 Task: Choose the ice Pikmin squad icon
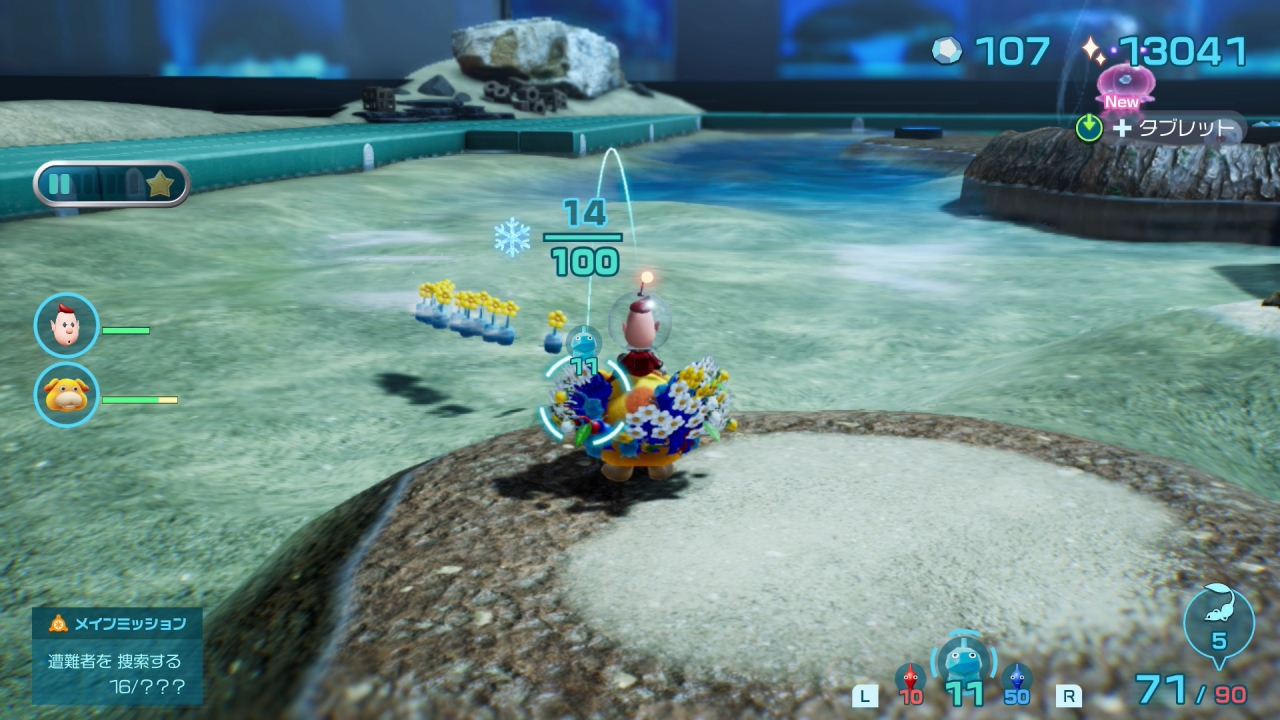coord(964,663)
